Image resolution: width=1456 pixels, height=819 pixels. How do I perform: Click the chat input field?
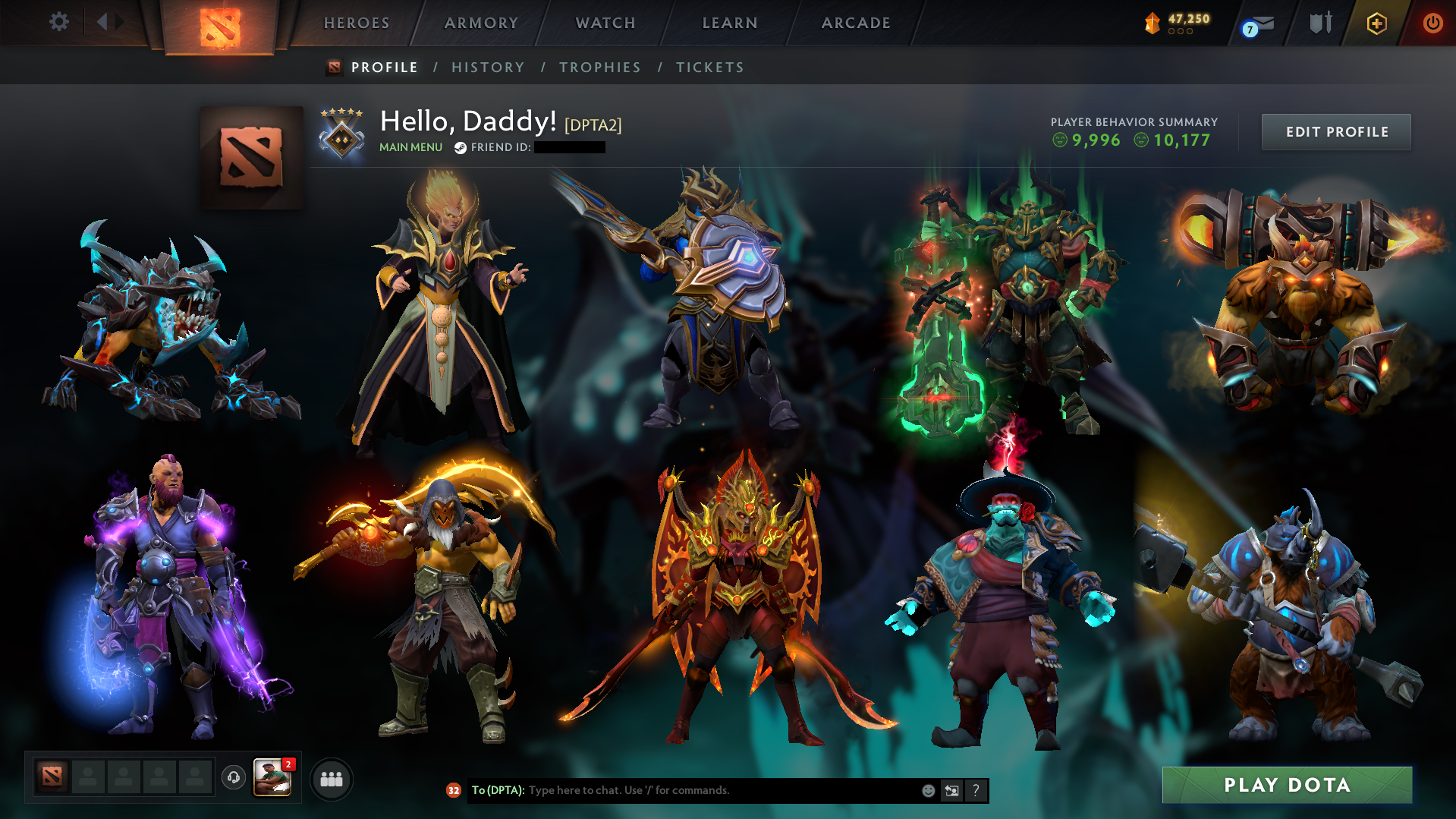tap(683, 790)
